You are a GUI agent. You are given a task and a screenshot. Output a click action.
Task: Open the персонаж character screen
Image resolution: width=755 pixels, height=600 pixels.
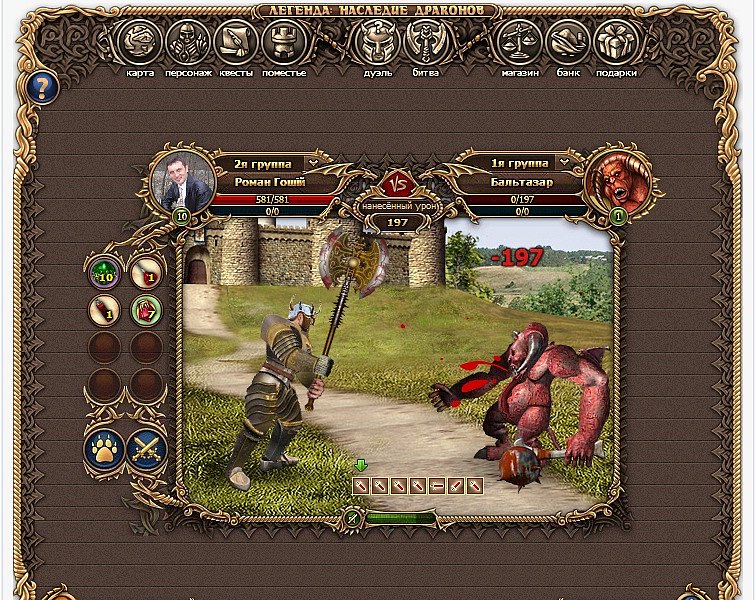tap(188, 42)
